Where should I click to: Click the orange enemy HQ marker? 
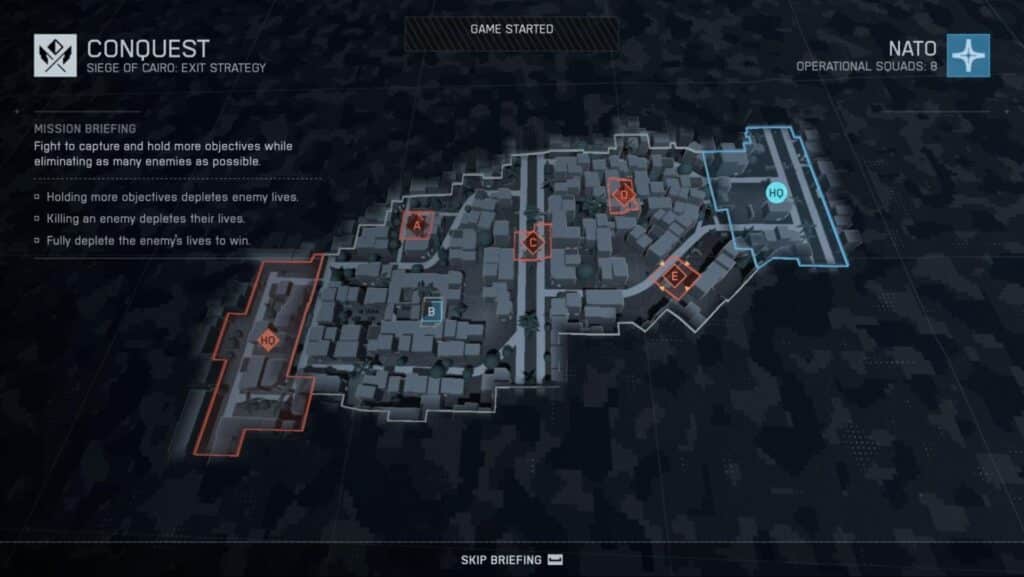point(267,340)
